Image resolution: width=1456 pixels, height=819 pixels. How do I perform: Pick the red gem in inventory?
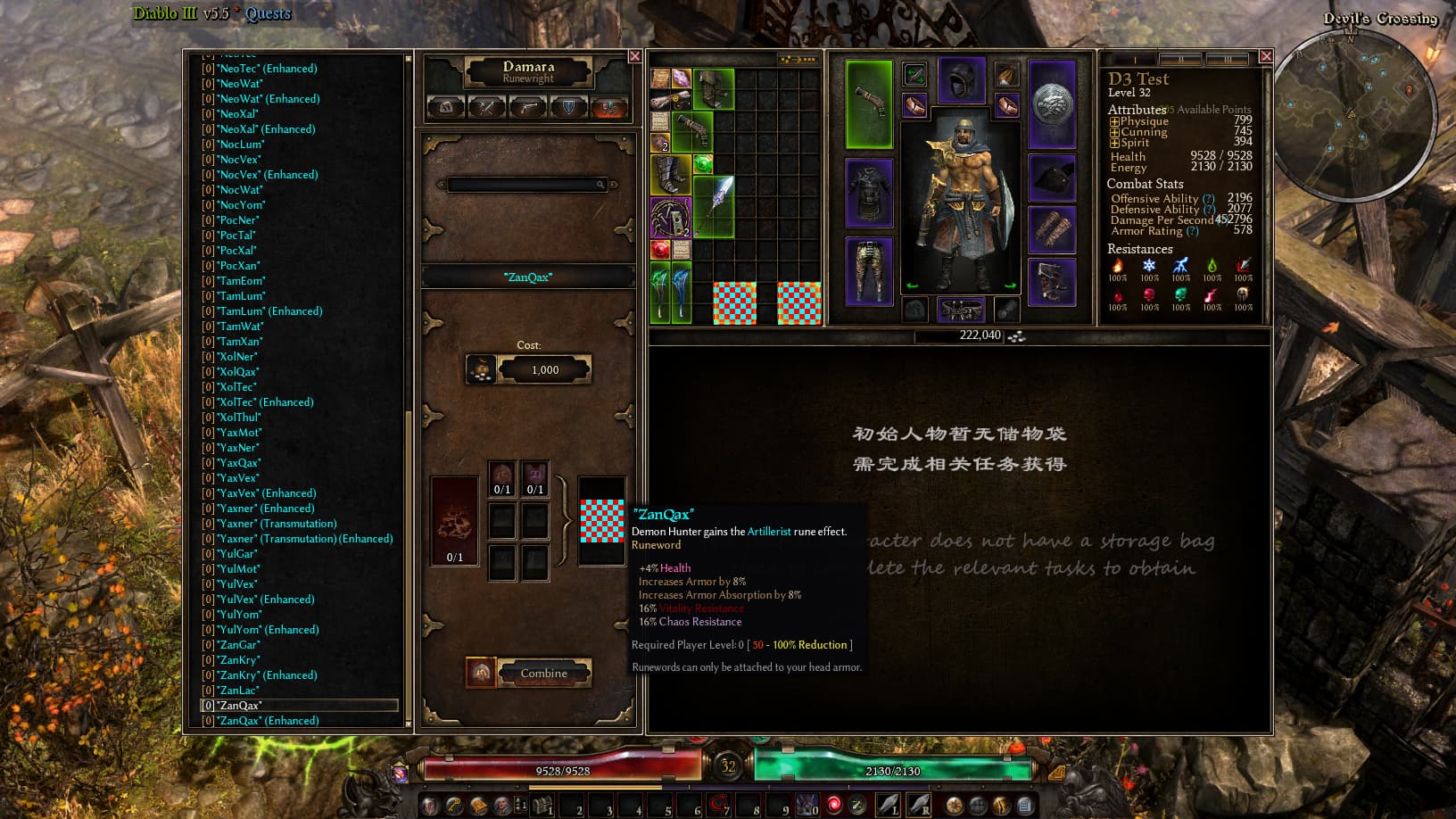coord(660,249)
